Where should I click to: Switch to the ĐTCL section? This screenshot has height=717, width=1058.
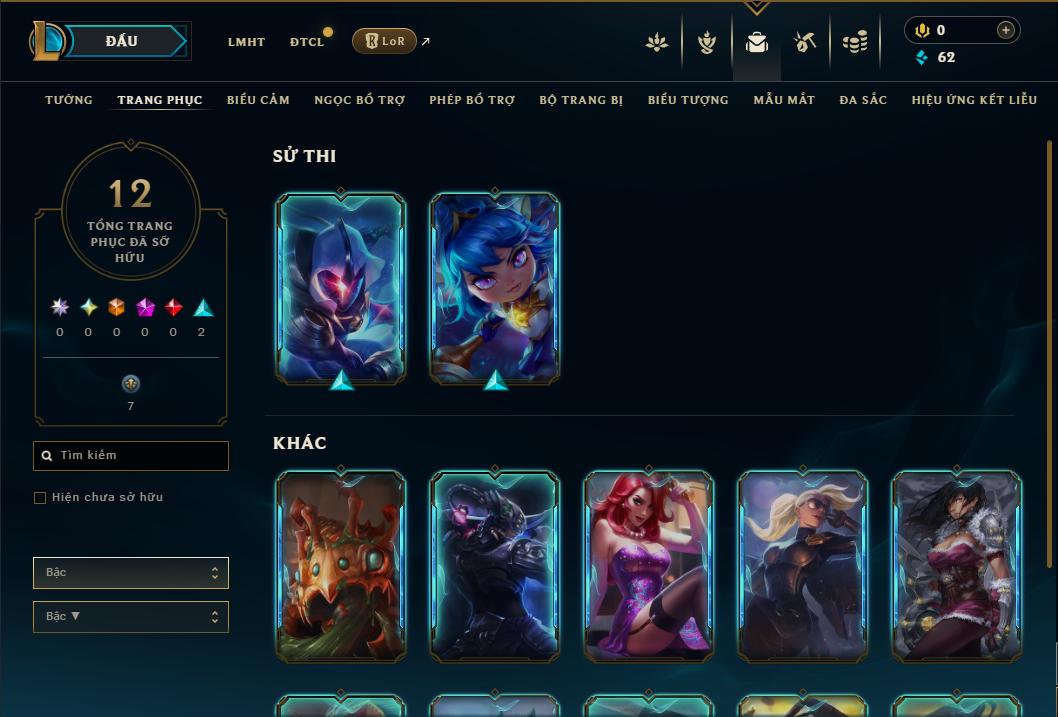[307, 42]
